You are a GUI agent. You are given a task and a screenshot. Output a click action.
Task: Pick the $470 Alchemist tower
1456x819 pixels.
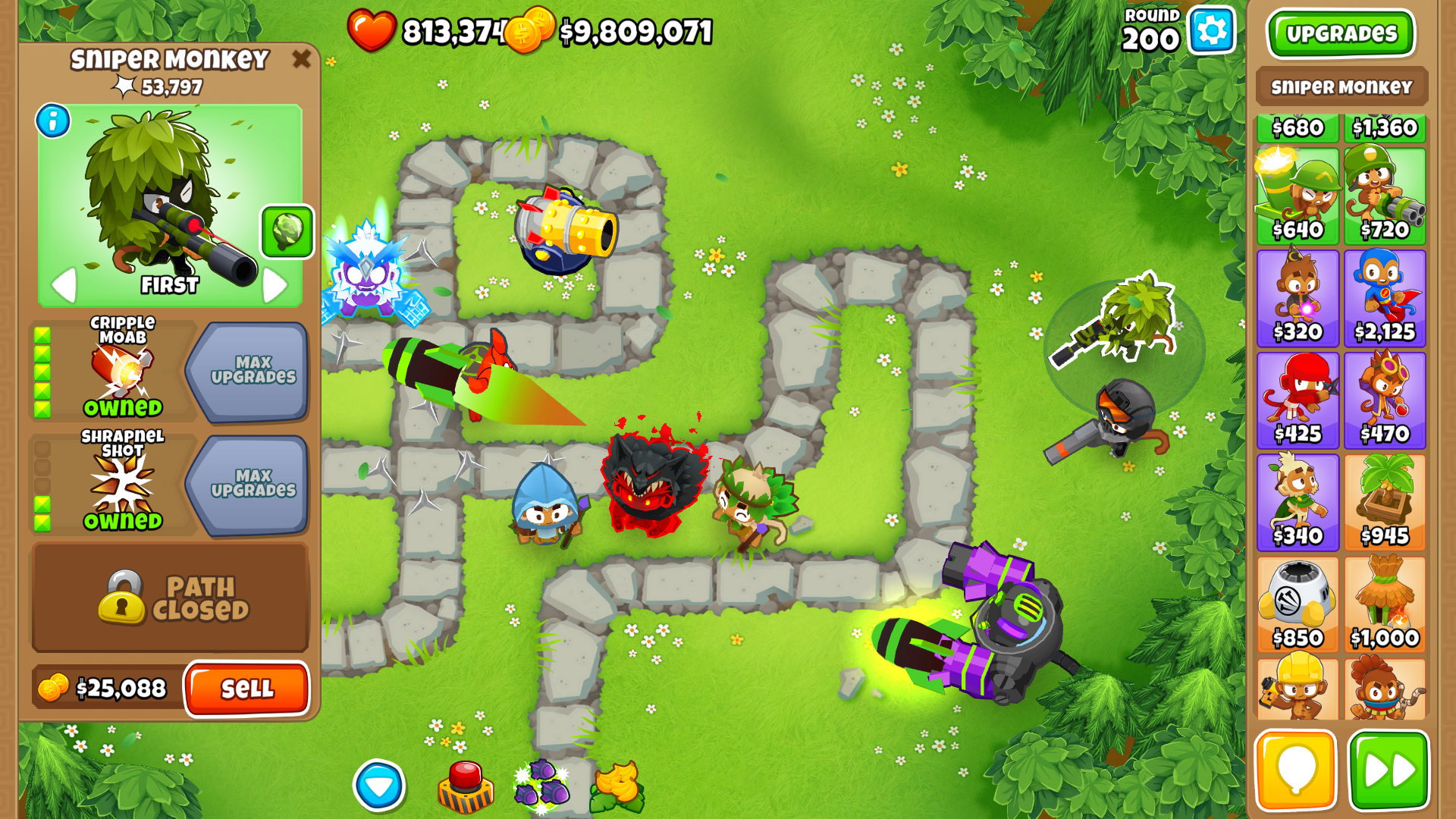1385,400
